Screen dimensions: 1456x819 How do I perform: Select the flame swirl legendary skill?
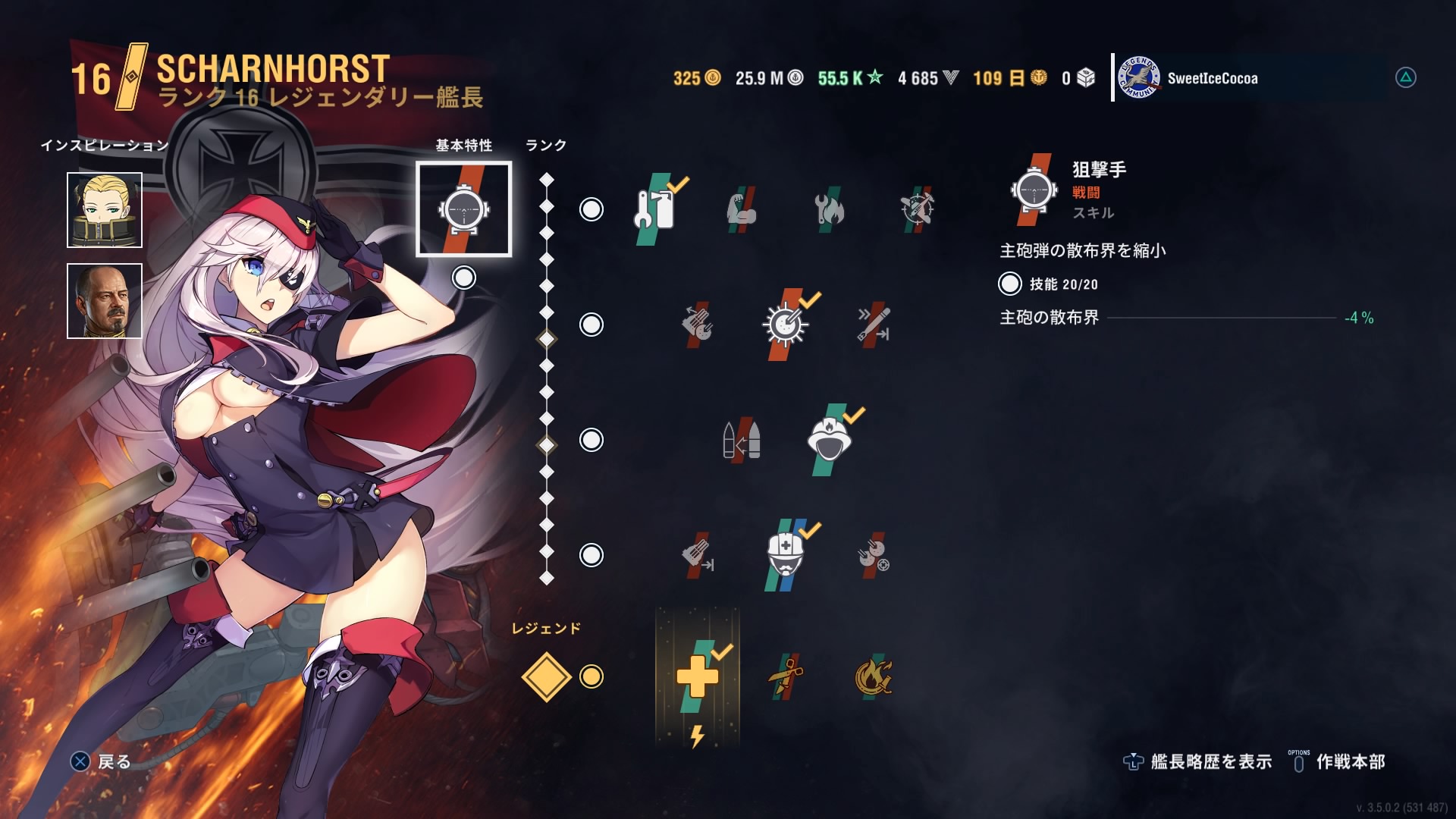(873, 676)
